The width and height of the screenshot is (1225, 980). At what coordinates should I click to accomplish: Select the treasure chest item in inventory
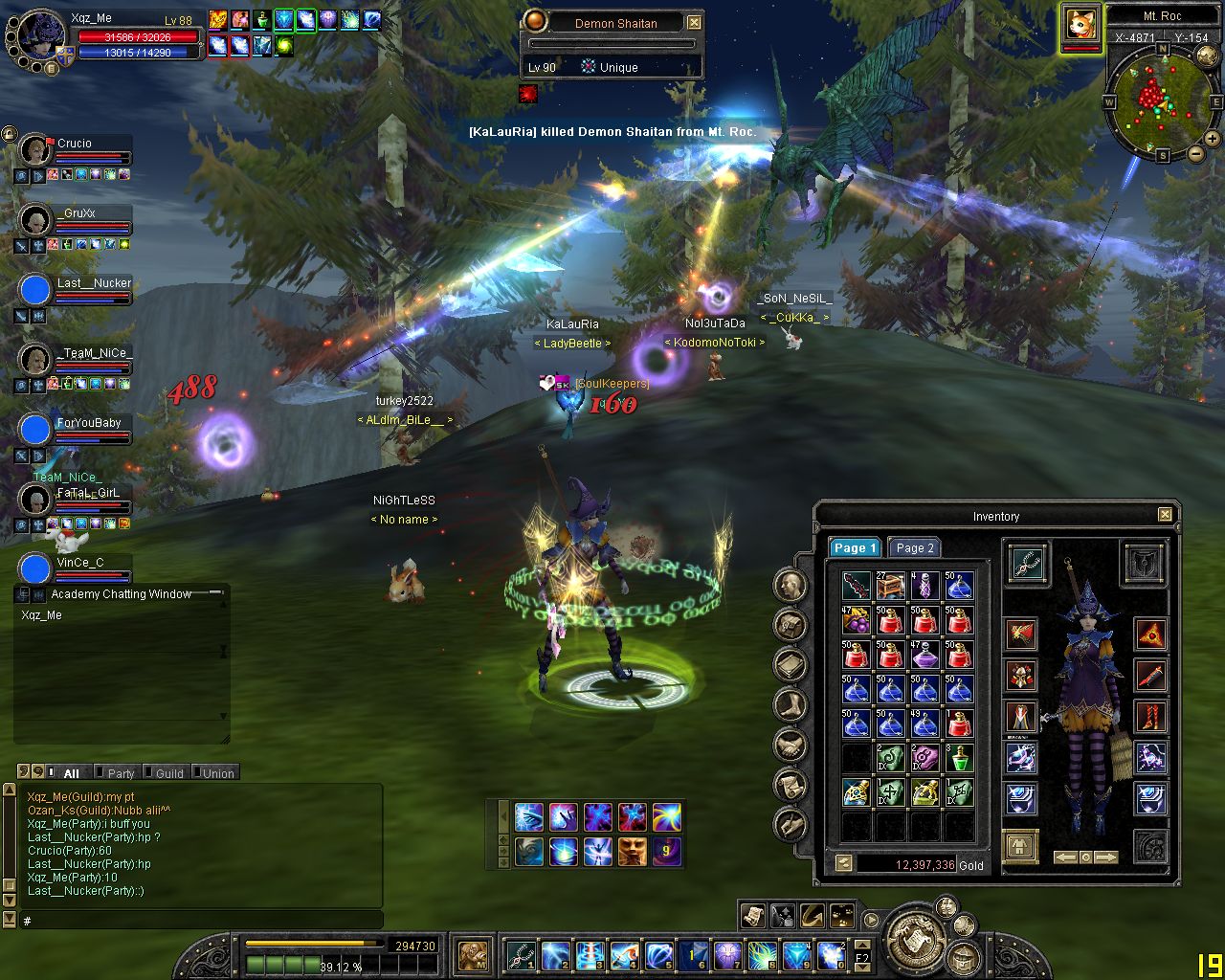[x=890, y=585]
